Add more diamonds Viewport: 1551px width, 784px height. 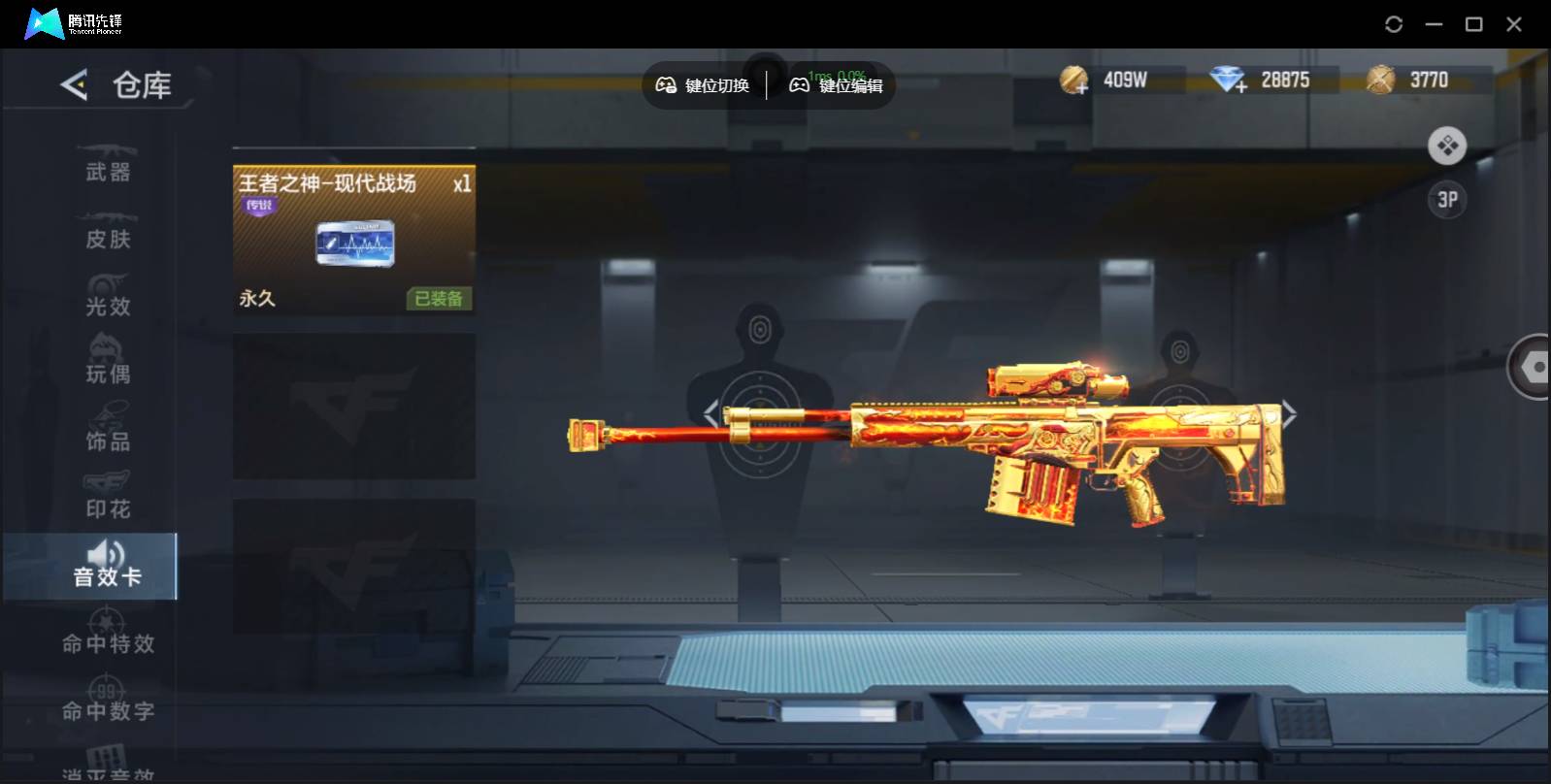(x=1229, y=81)
